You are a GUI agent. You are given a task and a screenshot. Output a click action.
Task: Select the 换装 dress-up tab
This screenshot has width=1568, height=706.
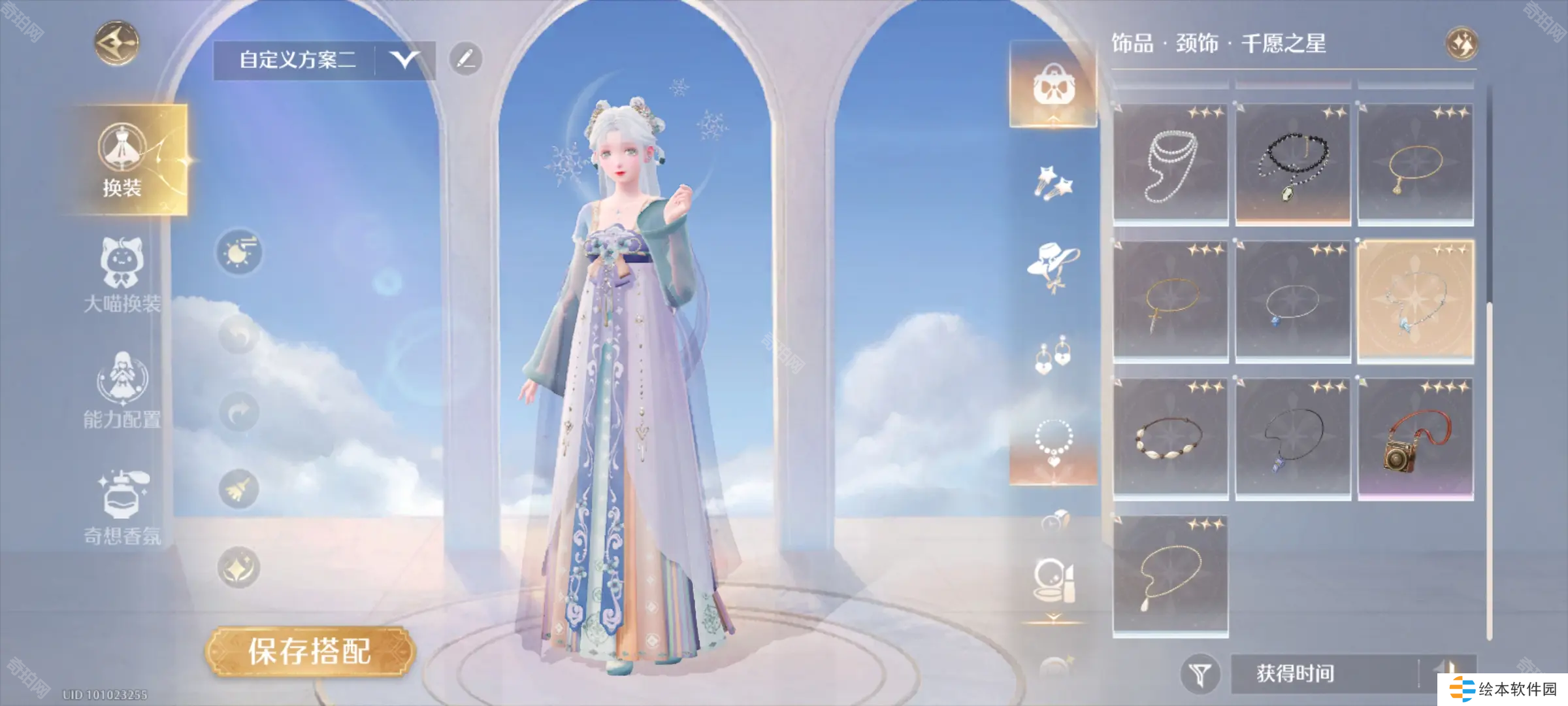[122, 160]
